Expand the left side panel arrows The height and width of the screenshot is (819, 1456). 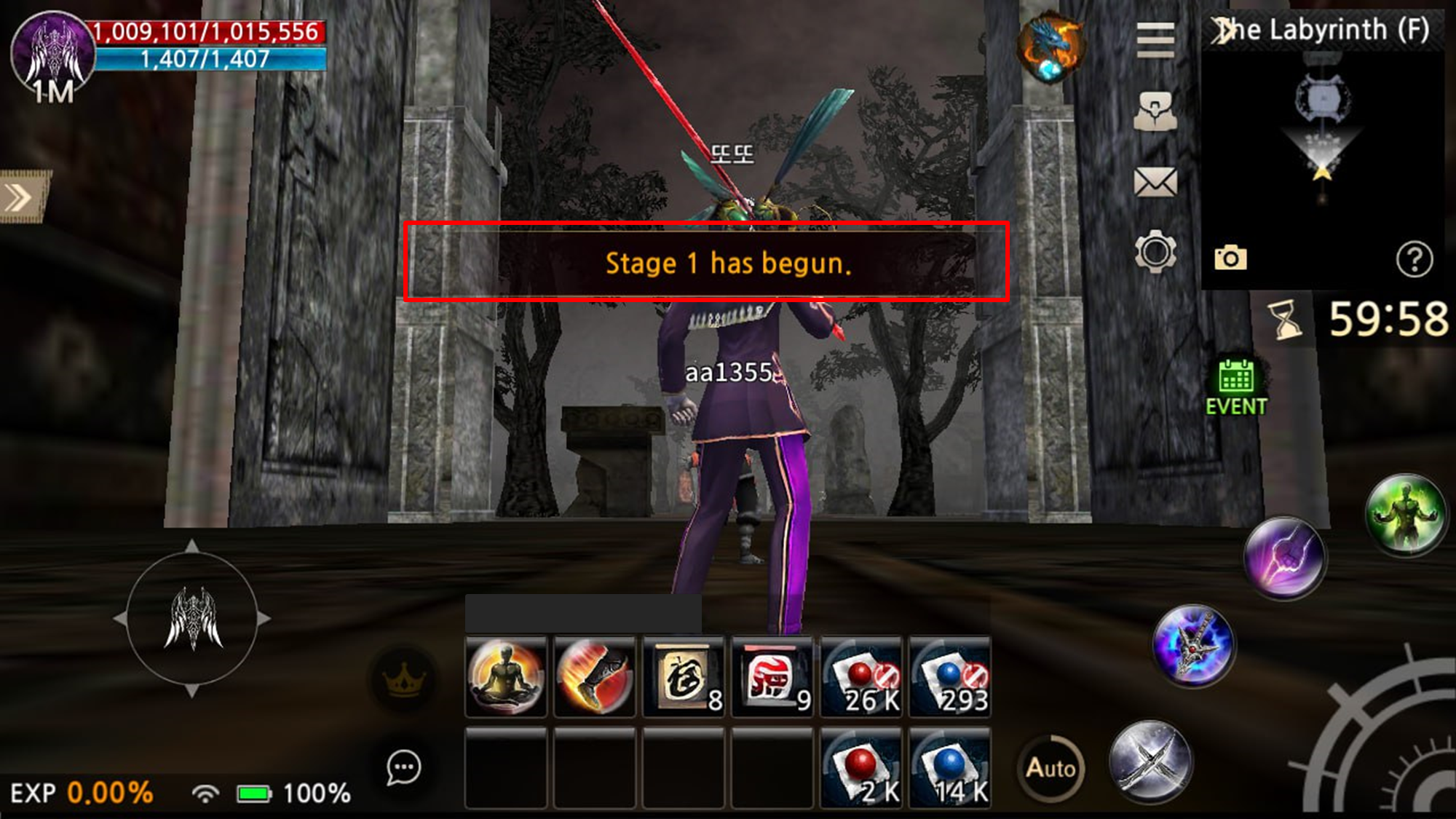coord(22,197)
